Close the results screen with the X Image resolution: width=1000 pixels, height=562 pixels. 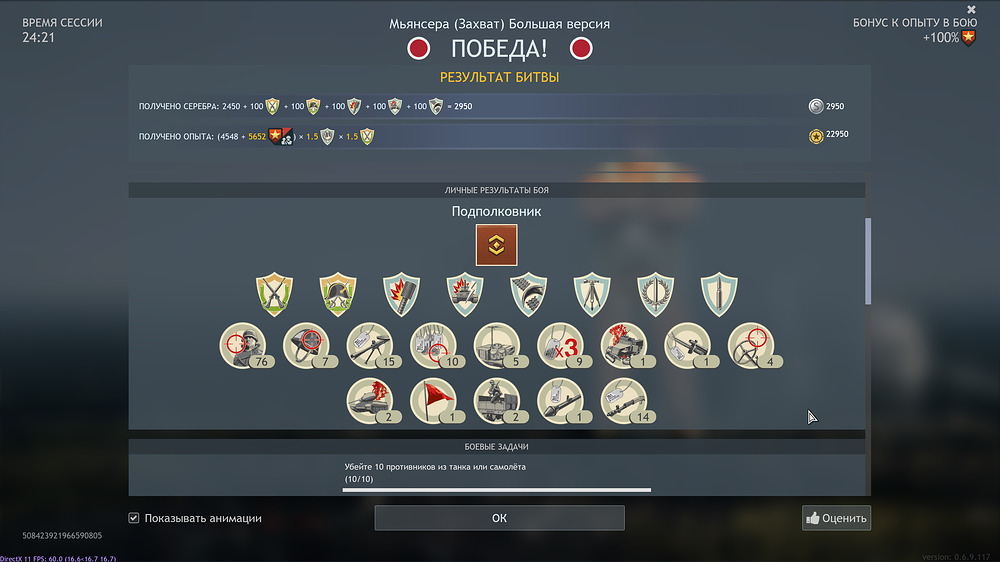pos(971,10)
